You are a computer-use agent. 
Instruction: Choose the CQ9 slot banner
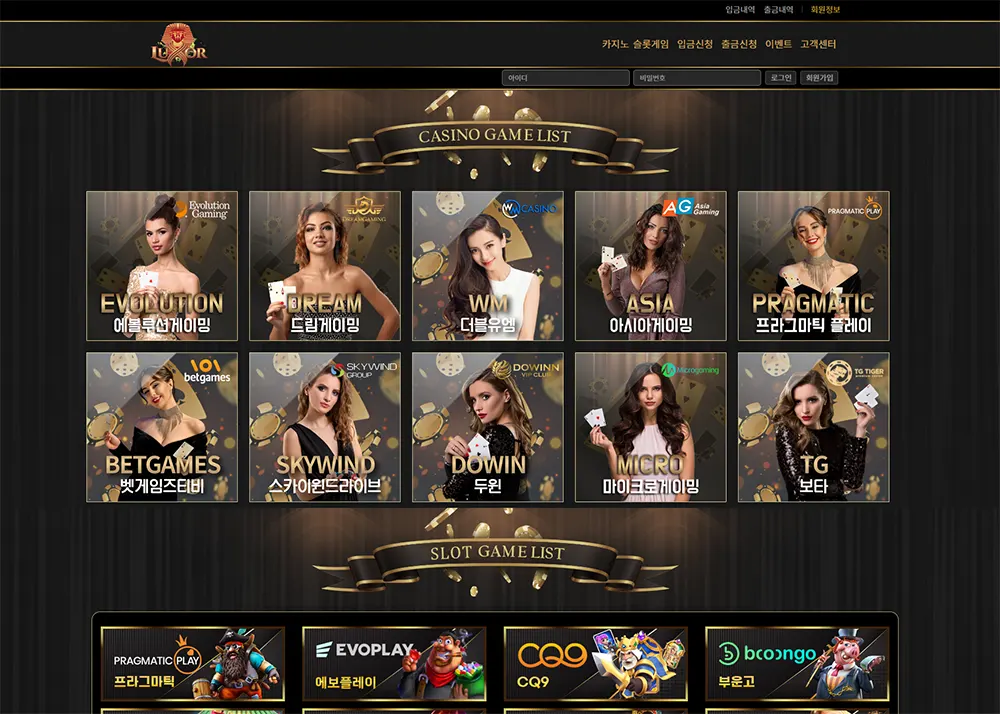pos(596,663)
